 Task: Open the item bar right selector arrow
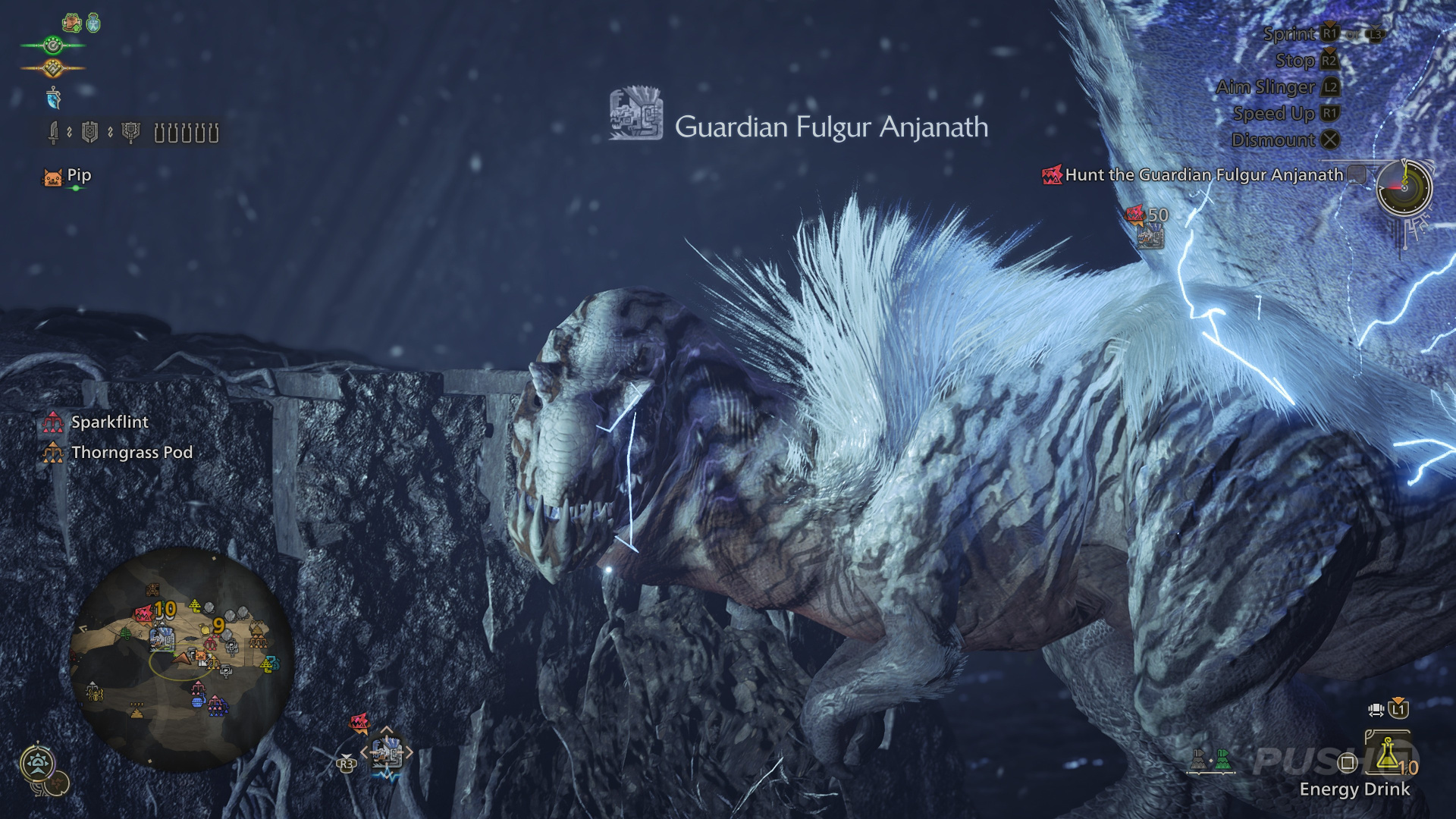pyautogui.click(x=409, y=752)
